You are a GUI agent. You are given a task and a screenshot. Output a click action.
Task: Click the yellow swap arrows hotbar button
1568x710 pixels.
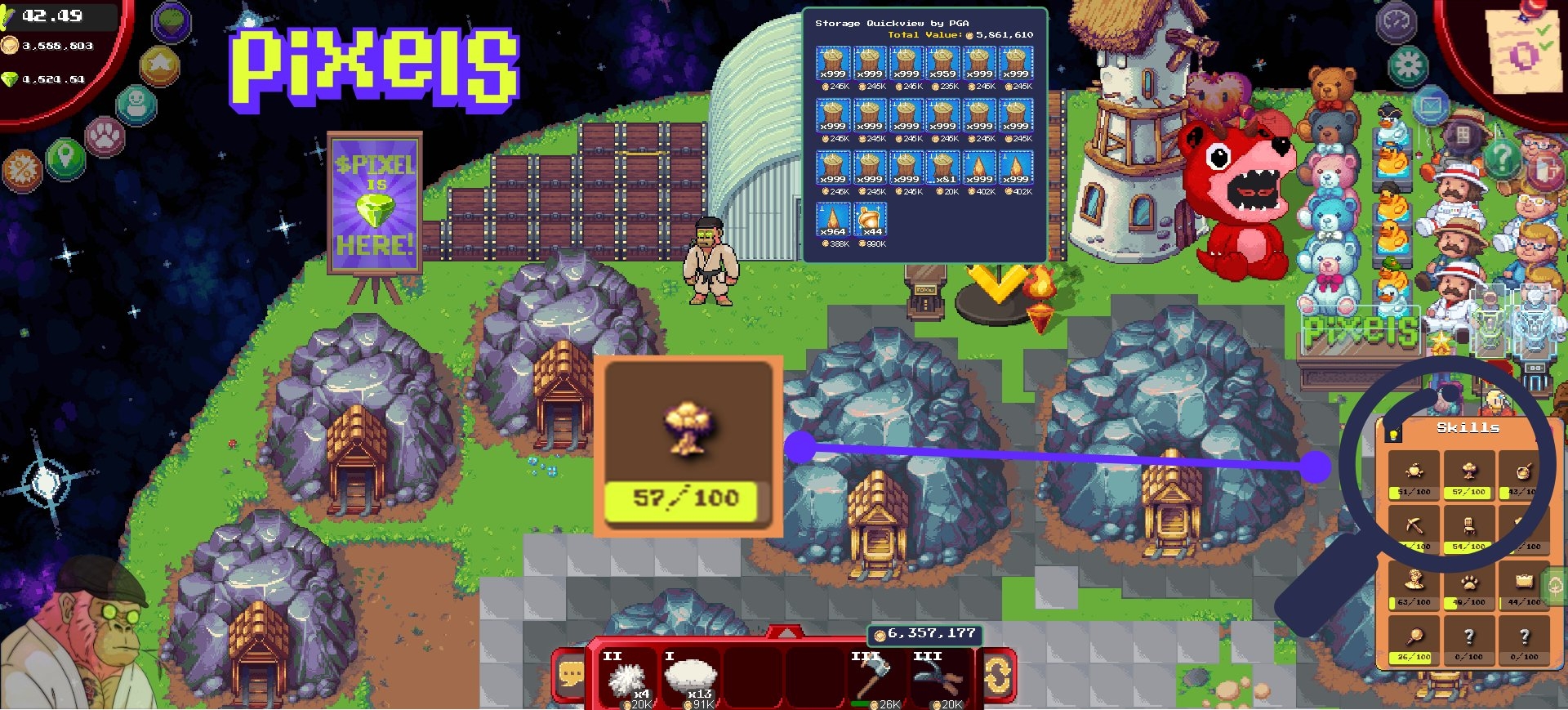tap(997, 676)
